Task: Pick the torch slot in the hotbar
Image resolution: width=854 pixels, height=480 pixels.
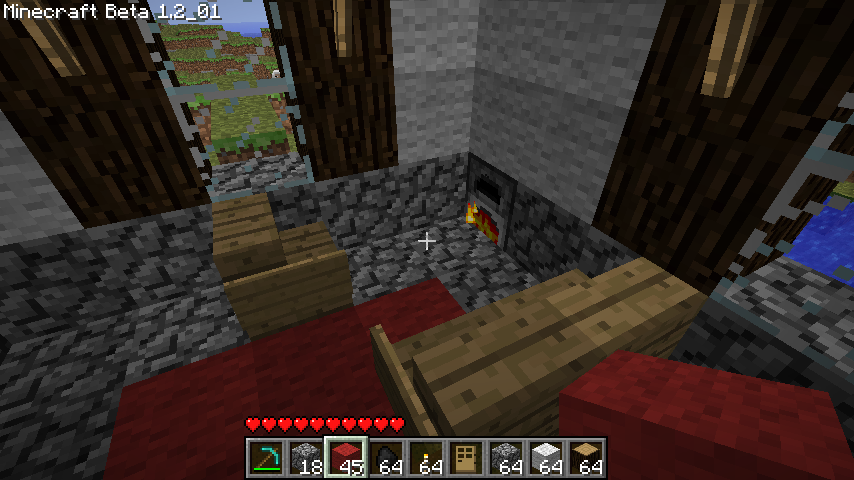Action: pyautogui.click(x=426, y=458)
